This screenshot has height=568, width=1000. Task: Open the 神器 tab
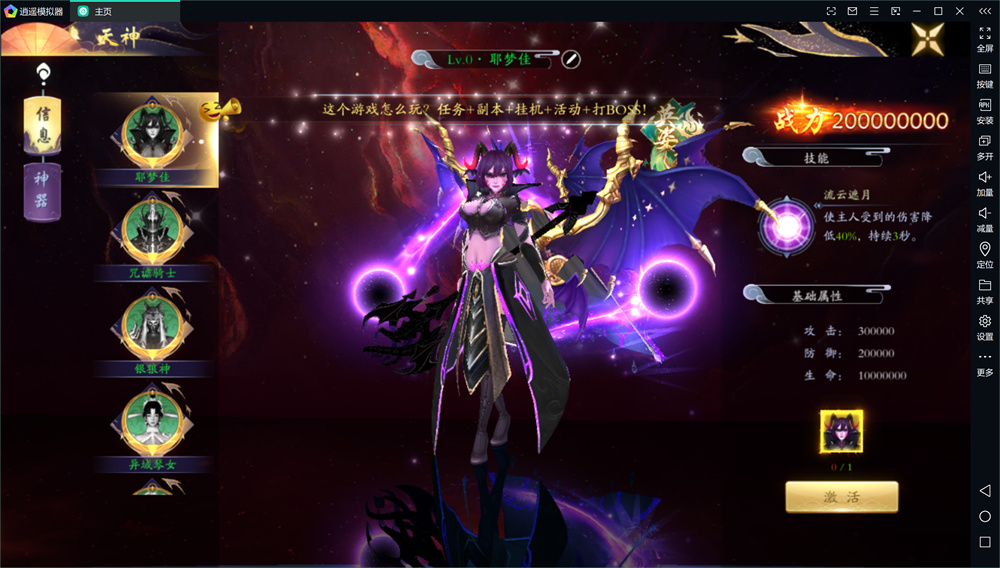click(x=42, y=190)
